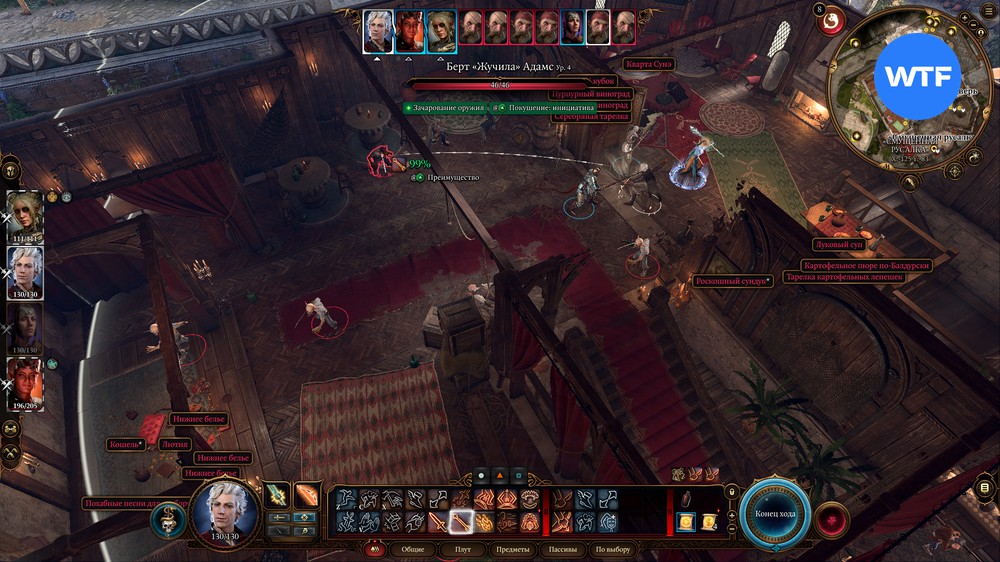
Task: Select the highlighted crossbow attack in hotbar
Action: 461,521
